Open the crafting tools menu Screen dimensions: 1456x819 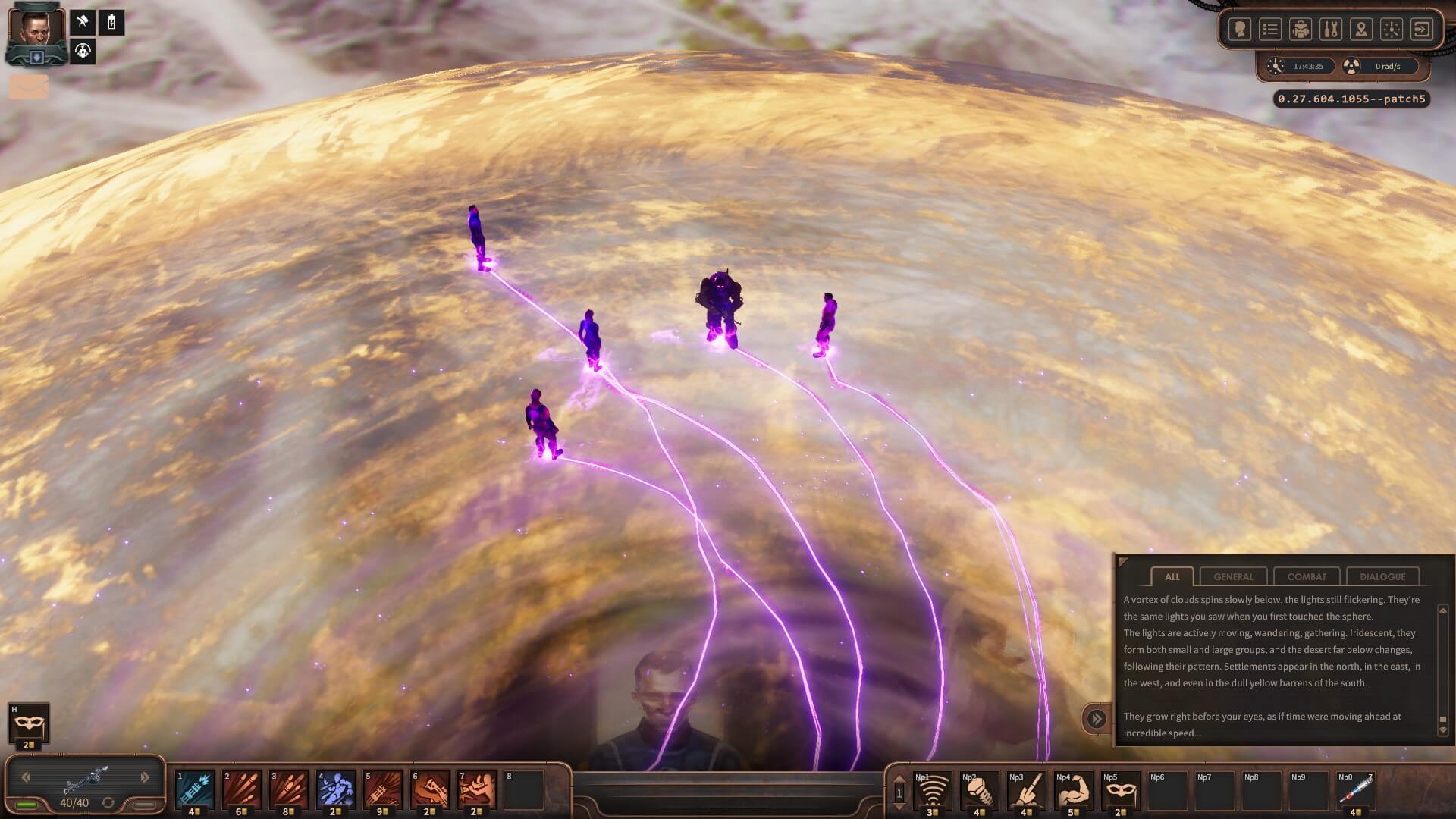(1331, 30)
